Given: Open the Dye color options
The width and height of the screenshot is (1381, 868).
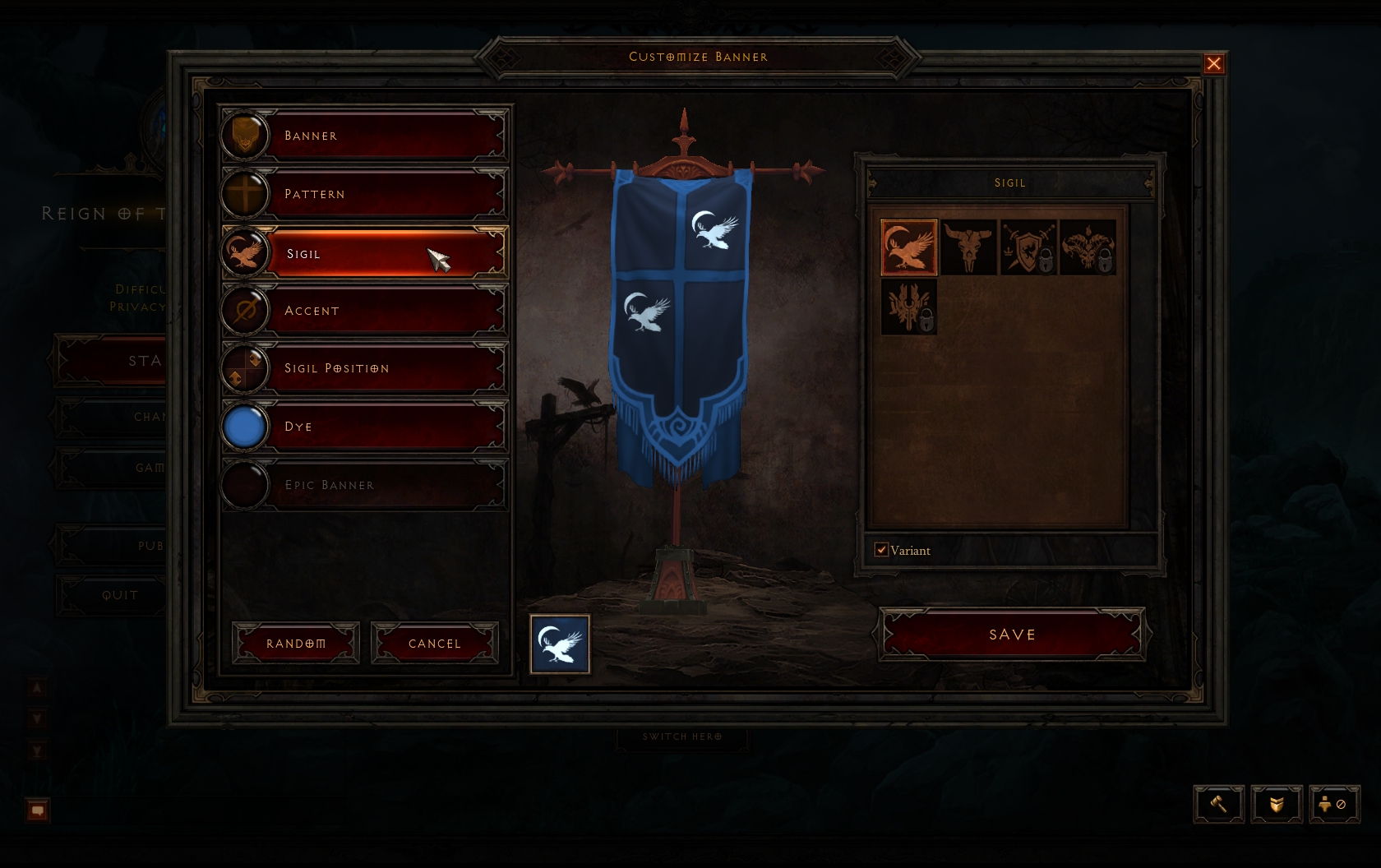Looking at the screenshot, I should click(x=363, y=427).
